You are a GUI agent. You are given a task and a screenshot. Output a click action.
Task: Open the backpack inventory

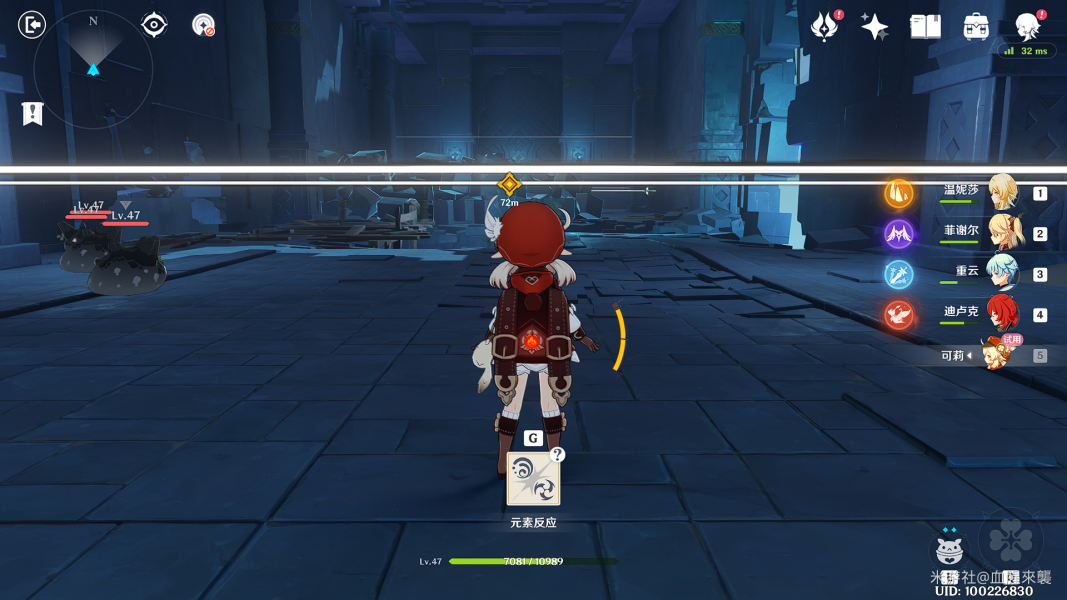976,27
